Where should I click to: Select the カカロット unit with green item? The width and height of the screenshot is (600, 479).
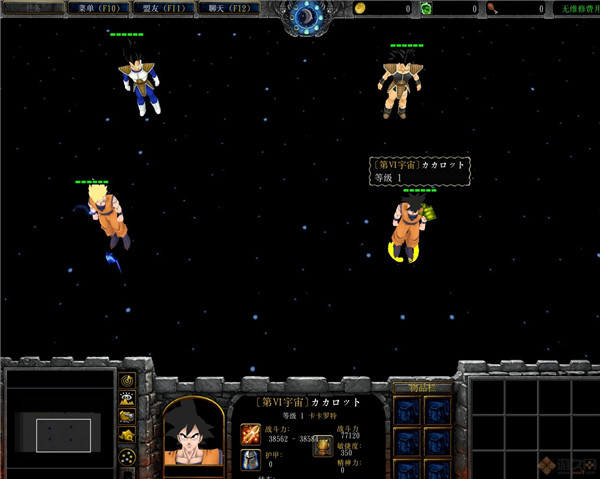406,230
